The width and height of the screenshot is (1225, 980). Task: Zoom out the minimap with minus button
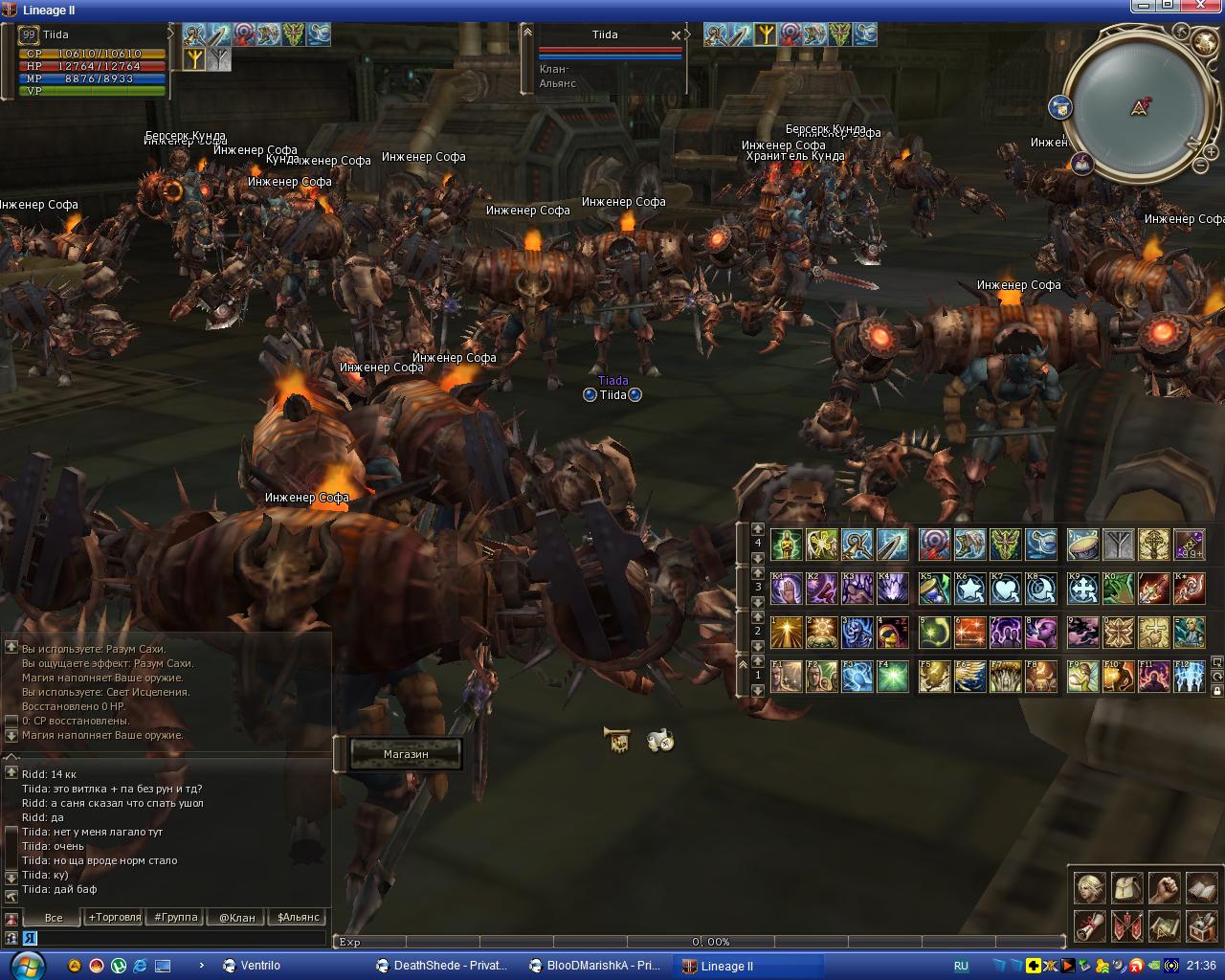pos(1200,167)
